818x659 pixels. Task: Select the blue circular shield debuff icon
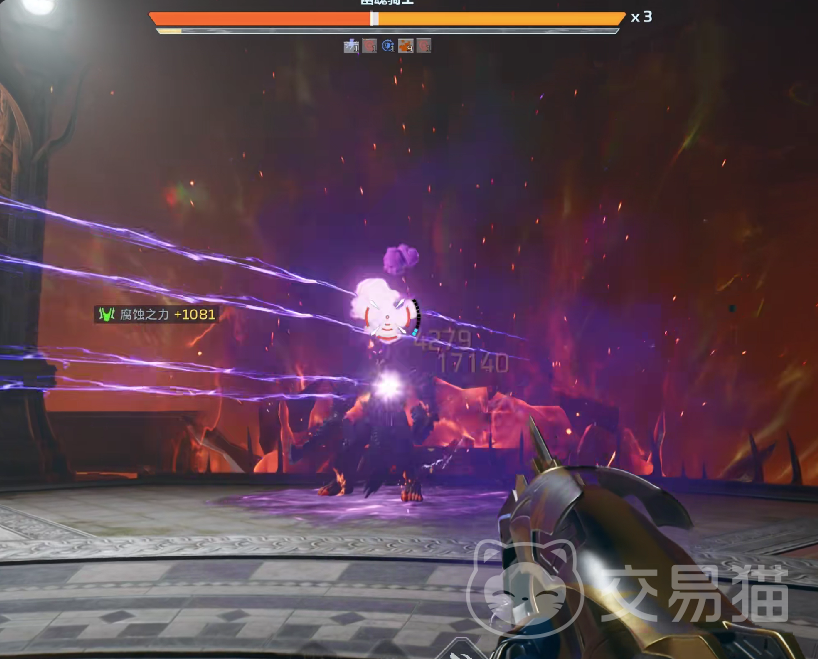pyautogui.click(x=388, y=45)
